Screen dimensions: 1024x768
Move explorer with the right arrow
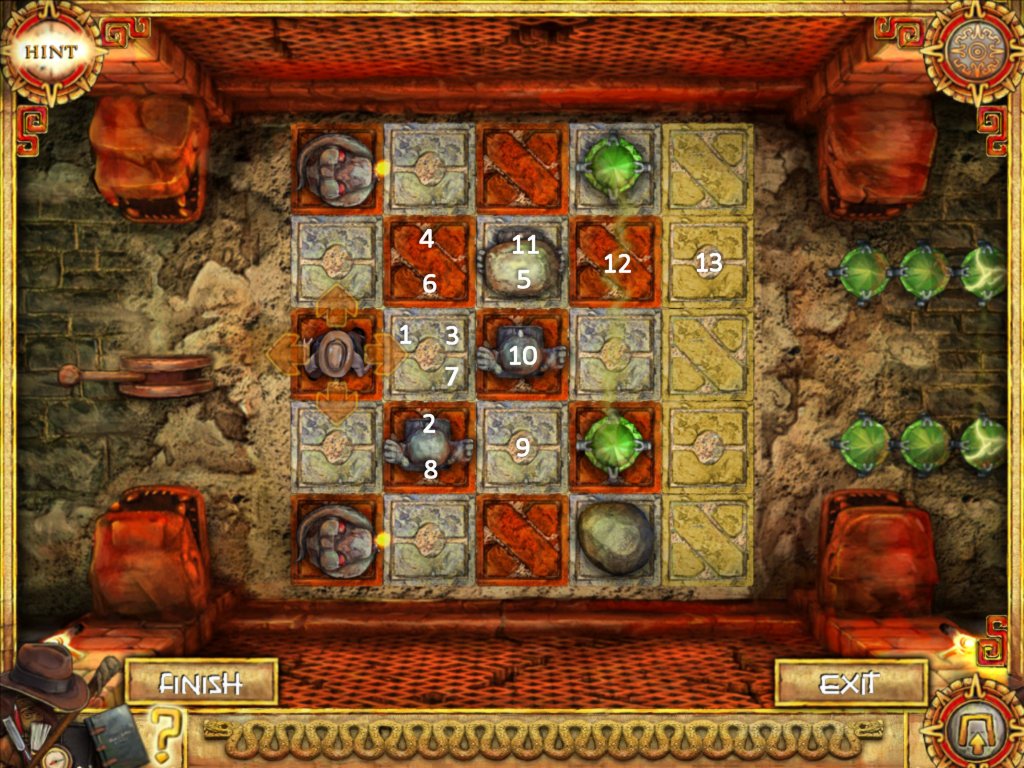click(x=384, y=351)
